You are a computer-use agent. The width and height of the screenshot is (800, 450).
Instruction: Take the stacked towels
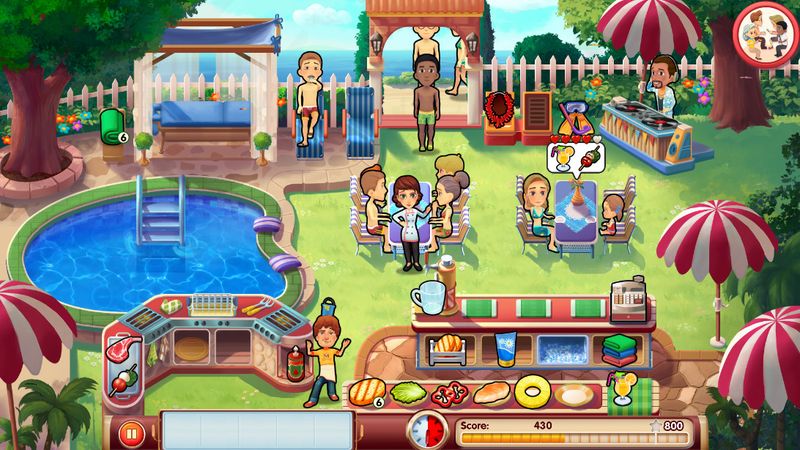click(x=620, y=349)
